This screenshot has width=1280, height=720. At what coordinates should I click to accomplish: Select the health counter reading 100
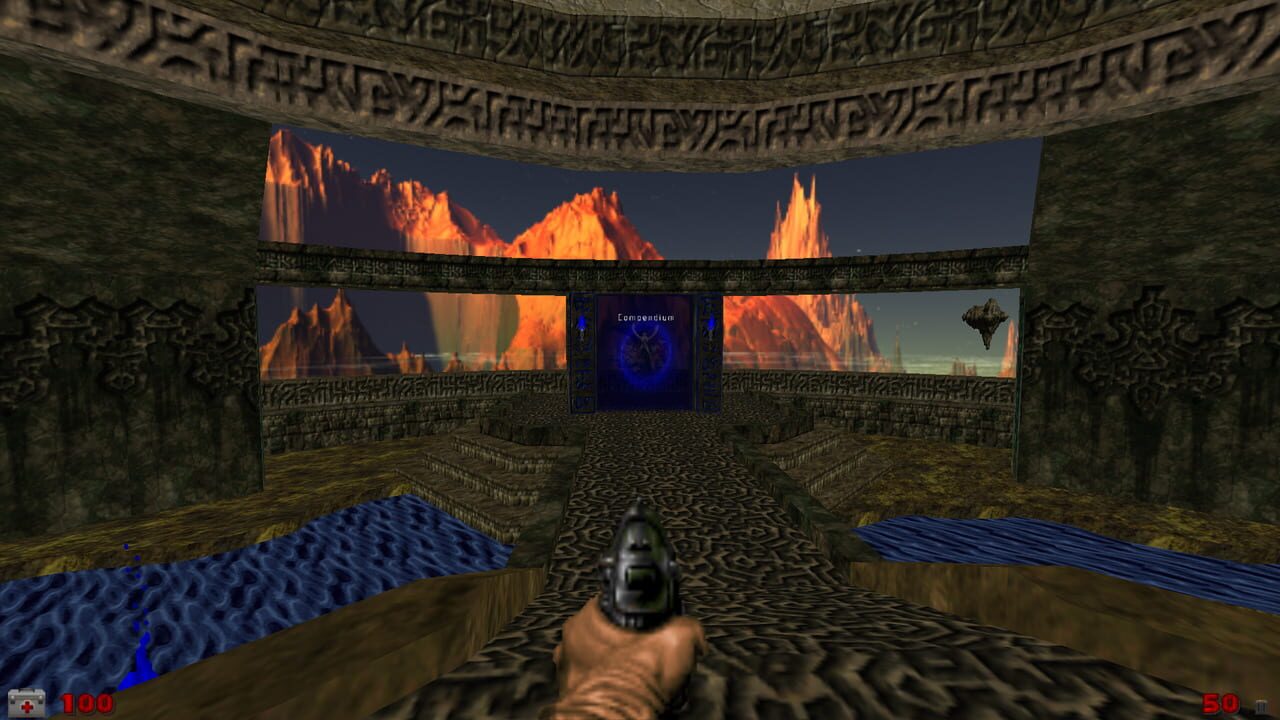pos(87,703)
